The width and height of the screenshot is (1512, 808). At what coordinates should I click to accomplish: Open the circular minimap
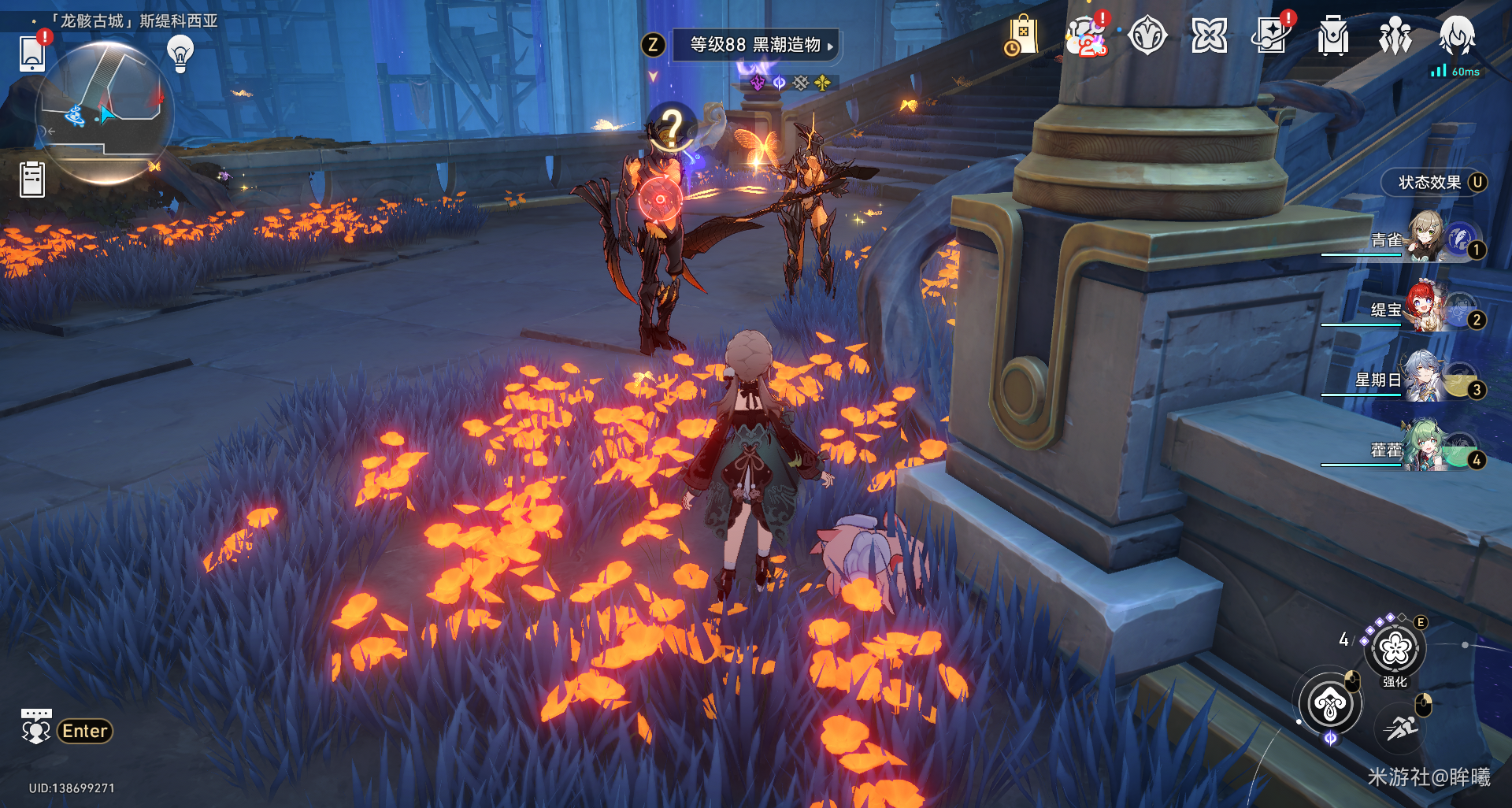pyautogui.click(x=104, y=112)
